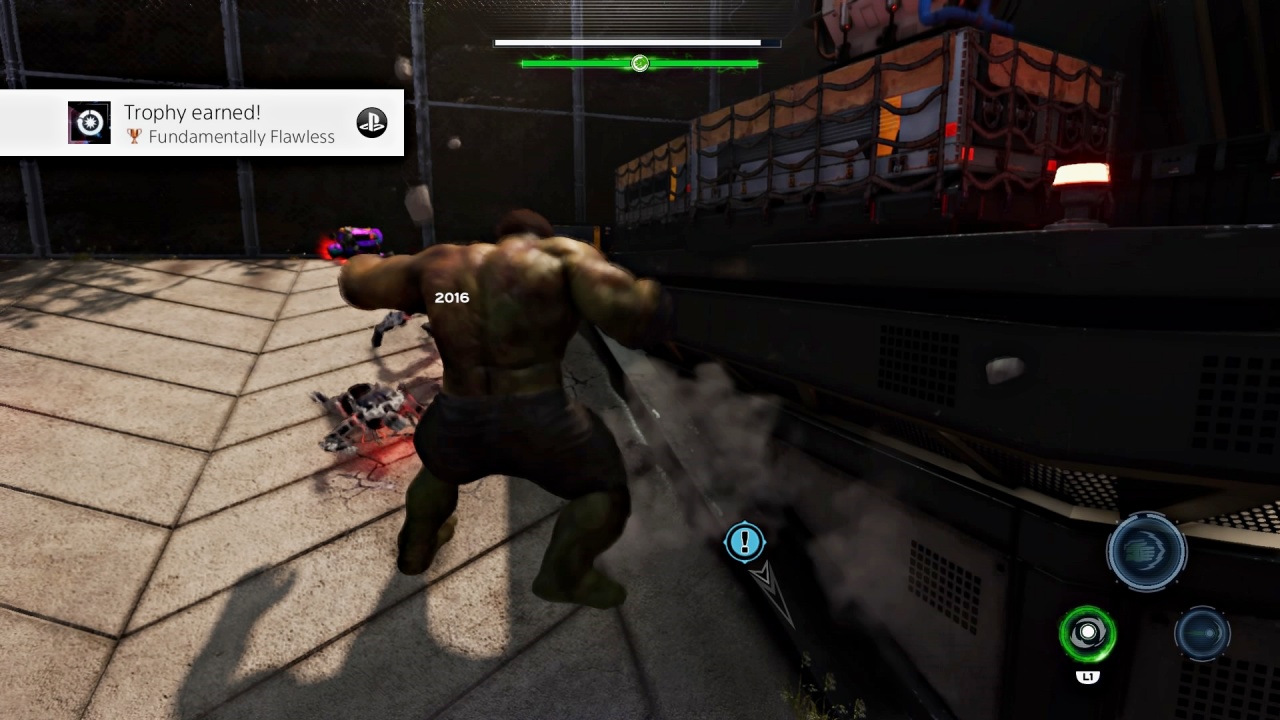This screenshot has height=720, width=1280.
Task: Open the Fundamentally Flawless trophy notification
Action: [x=228, y=124]
